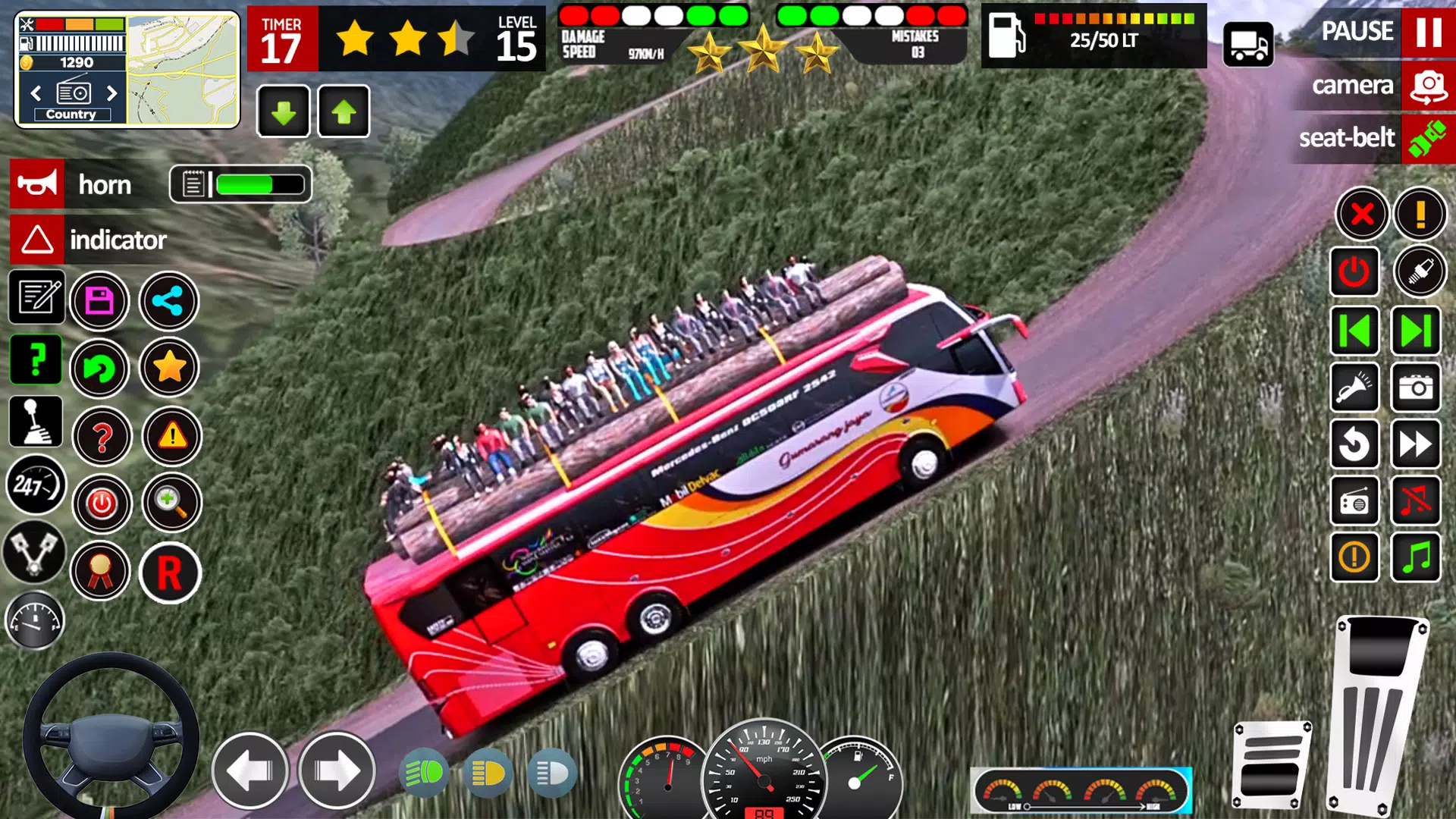The height and width of the screenshot is (819, 1456).
Task: Tap the red R reverse button
Action: pyautogui.click(x=170, y=573)
